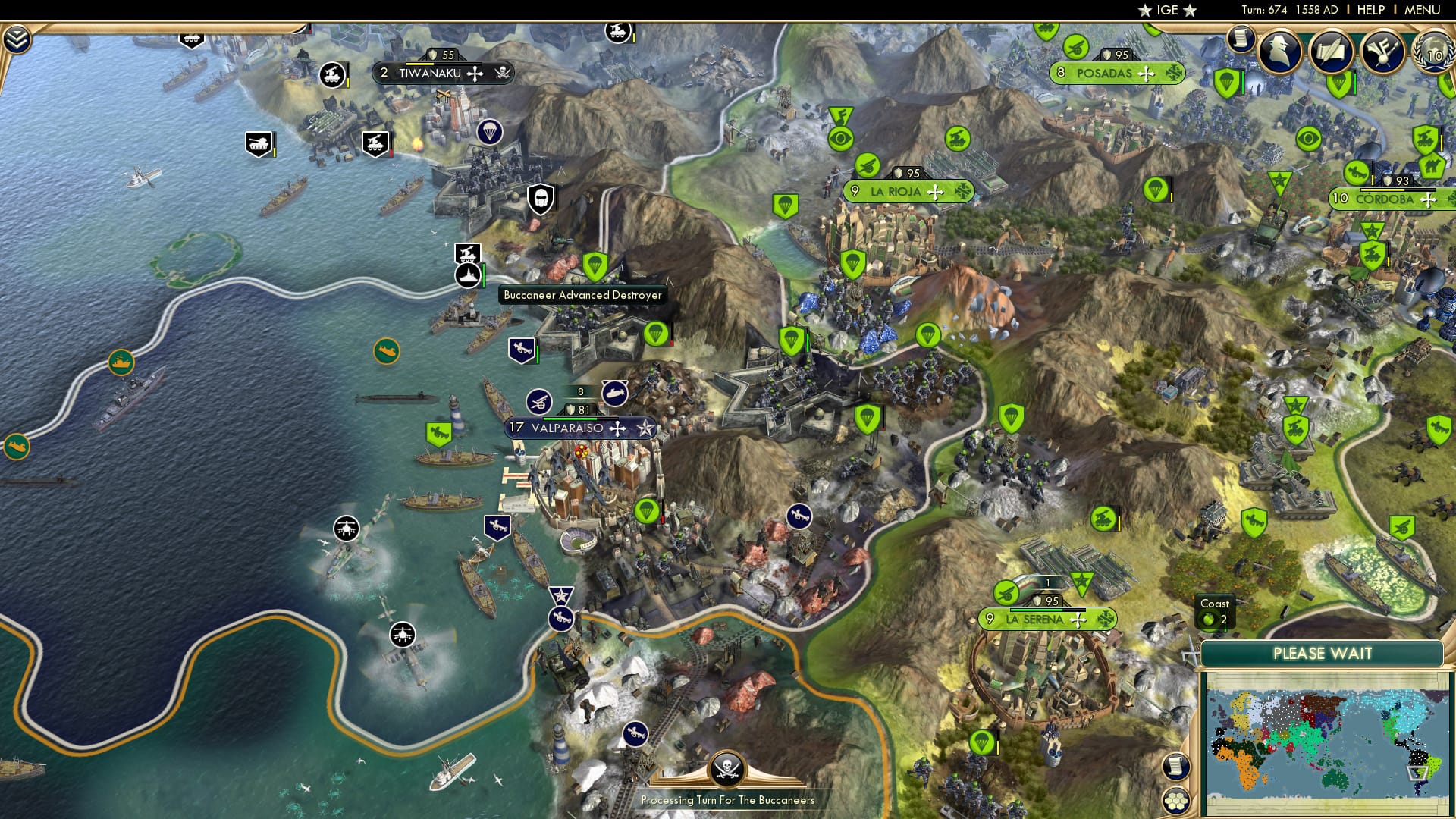Viewport: 1456px width, 819px height.
Task: Select the submarine unit flag west of Valparaiso
Action: [614, 394]
